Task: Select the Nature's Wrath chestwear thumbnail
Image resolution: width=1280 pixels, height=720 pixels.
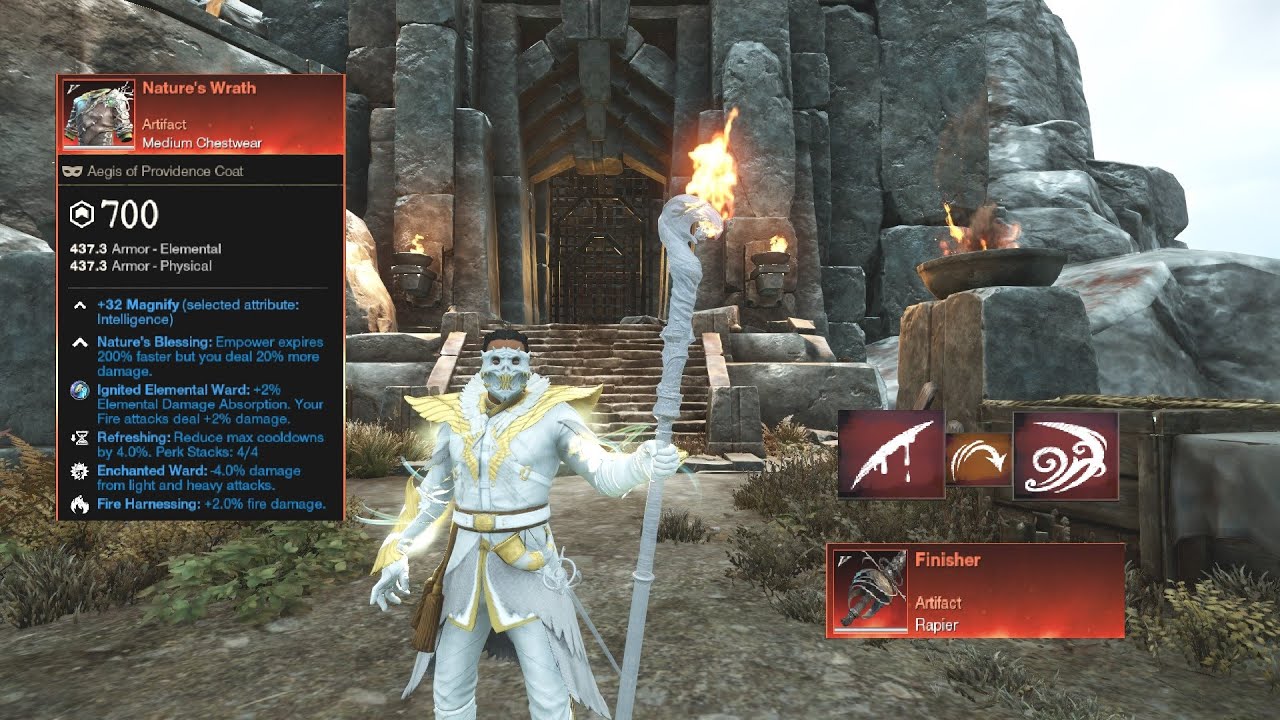Action: (x=99, y=115)
